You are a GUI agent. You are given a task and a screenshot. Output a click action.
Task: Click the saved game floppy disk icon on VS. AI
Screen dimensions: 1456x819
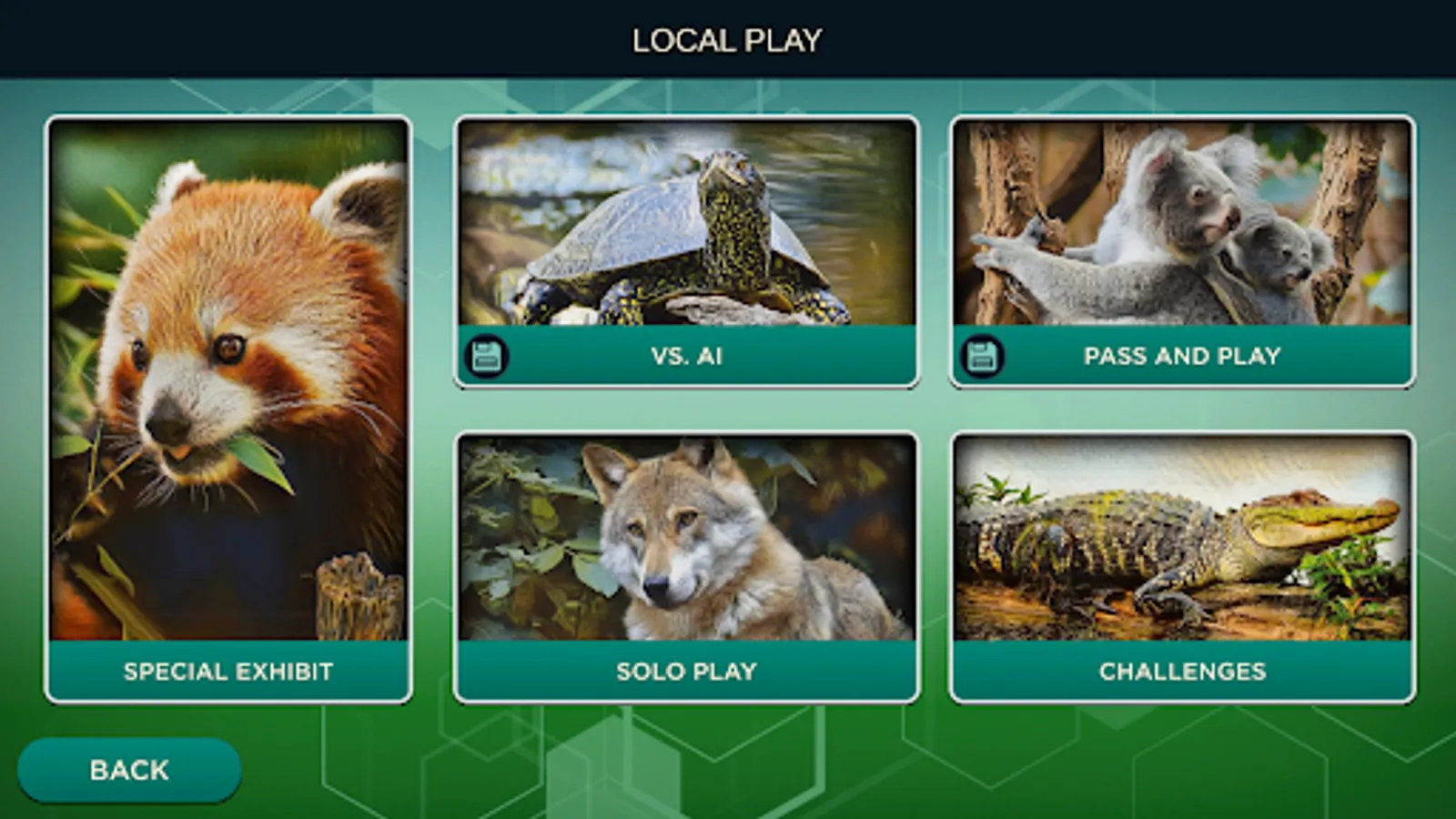[488, 356]
